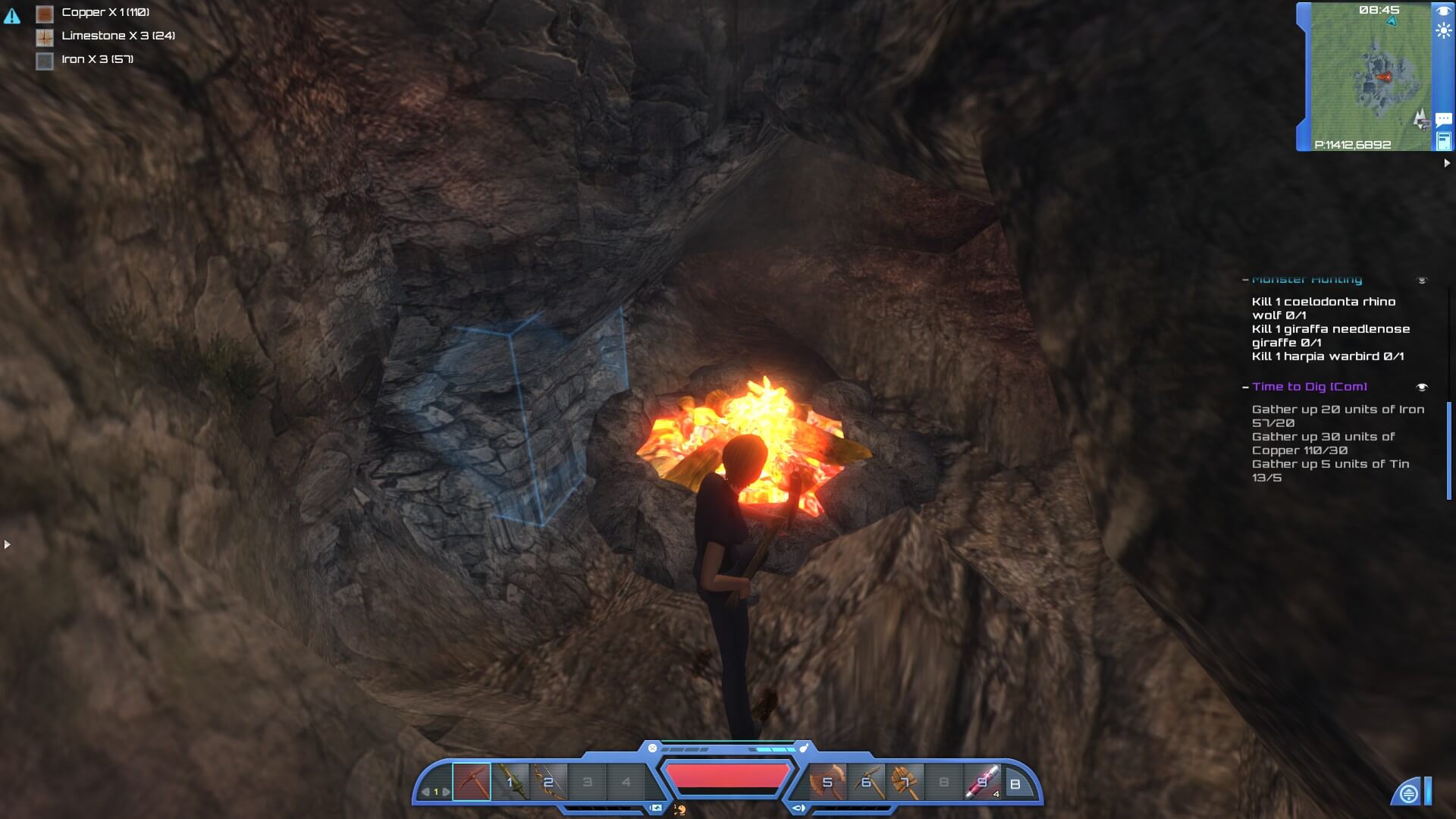Select the axe in slot 5
This screenshot has height=819, width=1456.
pos(827,782)
